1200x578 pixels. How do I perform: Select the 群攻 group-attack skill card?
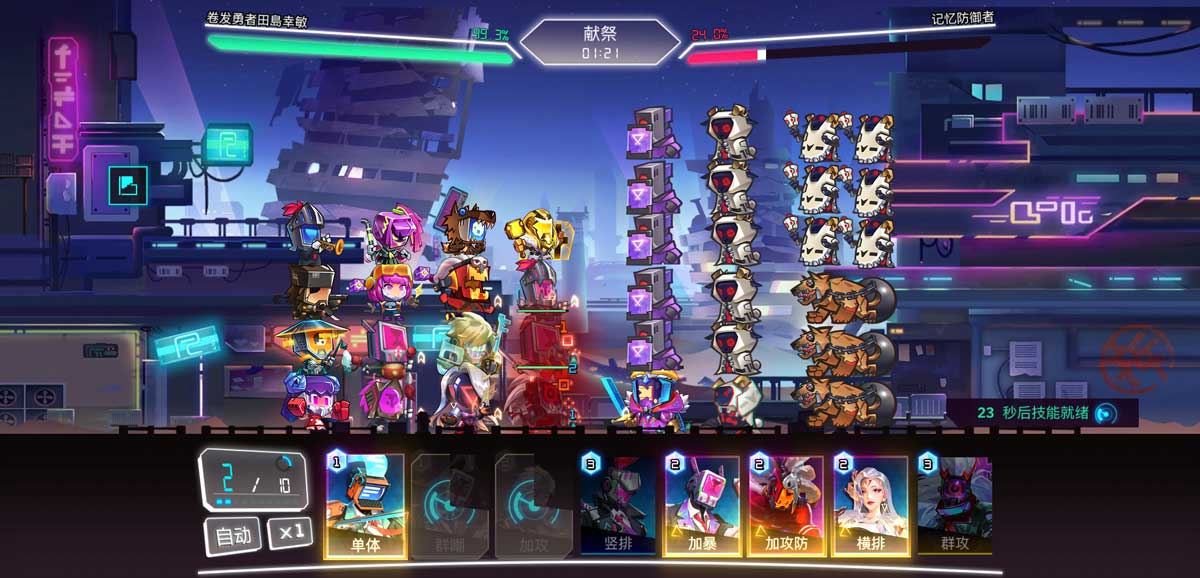(953, 505)
